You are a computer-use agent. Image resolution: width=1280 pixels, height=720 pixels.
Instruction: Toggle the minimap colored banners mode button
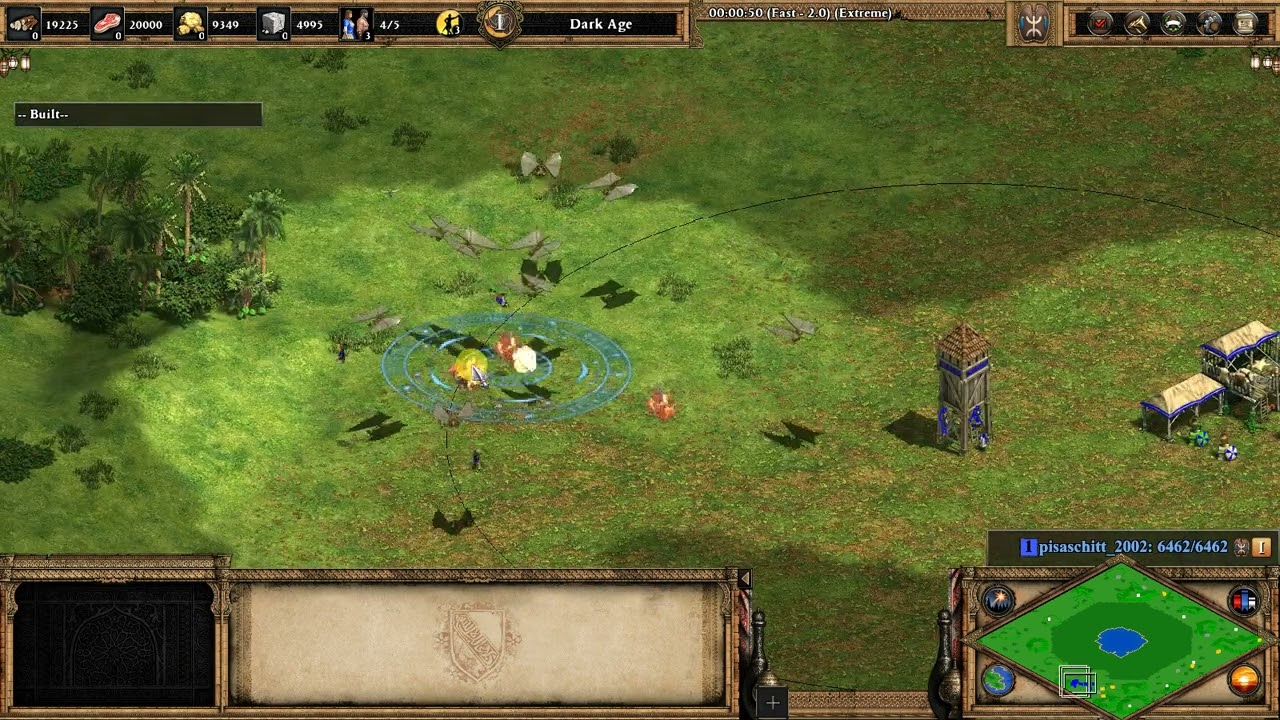(x=1244, y=600)
